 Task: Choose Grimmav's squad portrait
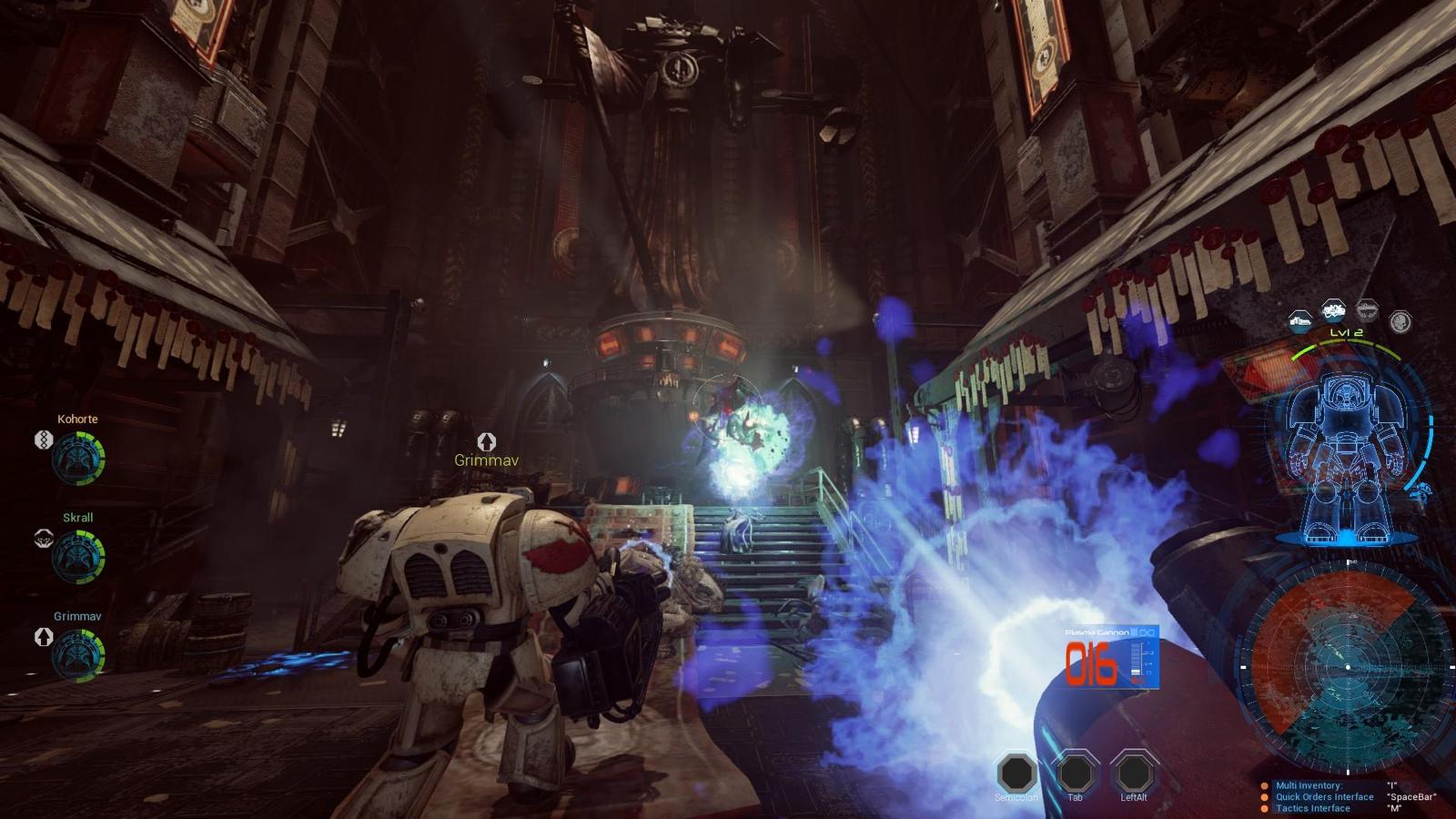[78, 655]
